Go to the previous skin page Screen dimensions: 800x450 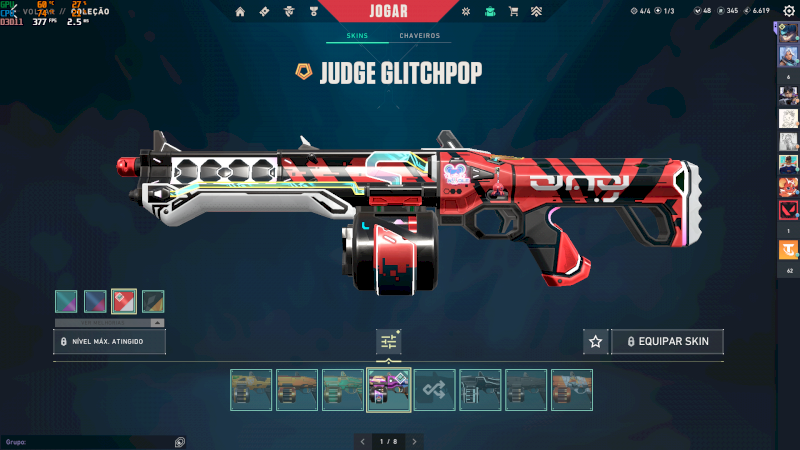click(x=363, y=441)
